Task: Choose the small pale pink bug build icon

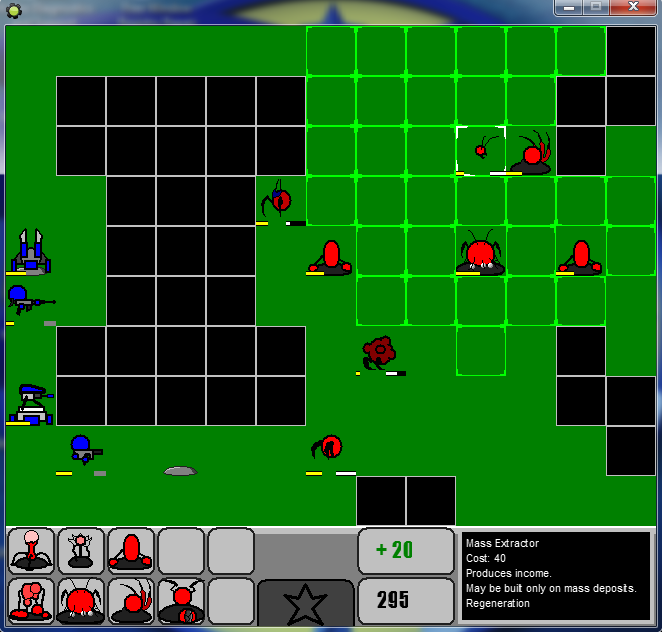Action: pyautogui.click(x=81, y=551)
